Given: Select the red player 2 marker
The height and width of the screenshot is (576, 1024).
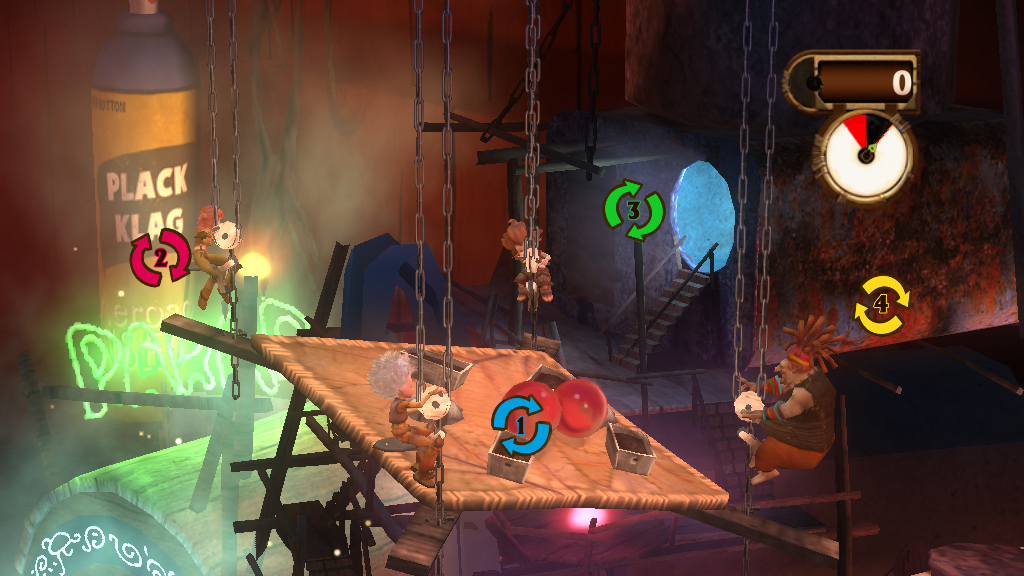Looking at the screenshot, I should 159,256.
